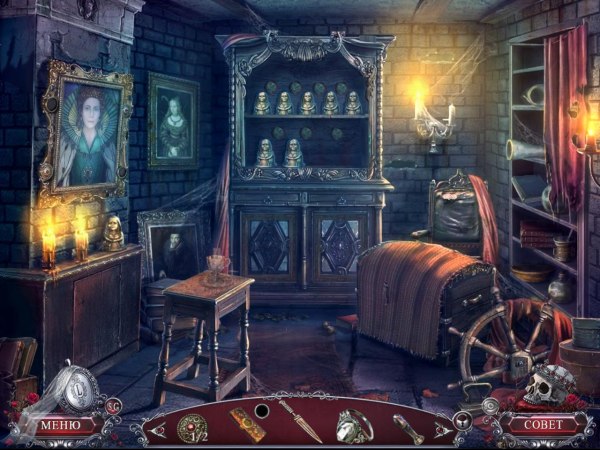The height and width of the screenshot is (450, 600).
Task: Open the small round icon beside the skull
Action: [x=490, y=405]
